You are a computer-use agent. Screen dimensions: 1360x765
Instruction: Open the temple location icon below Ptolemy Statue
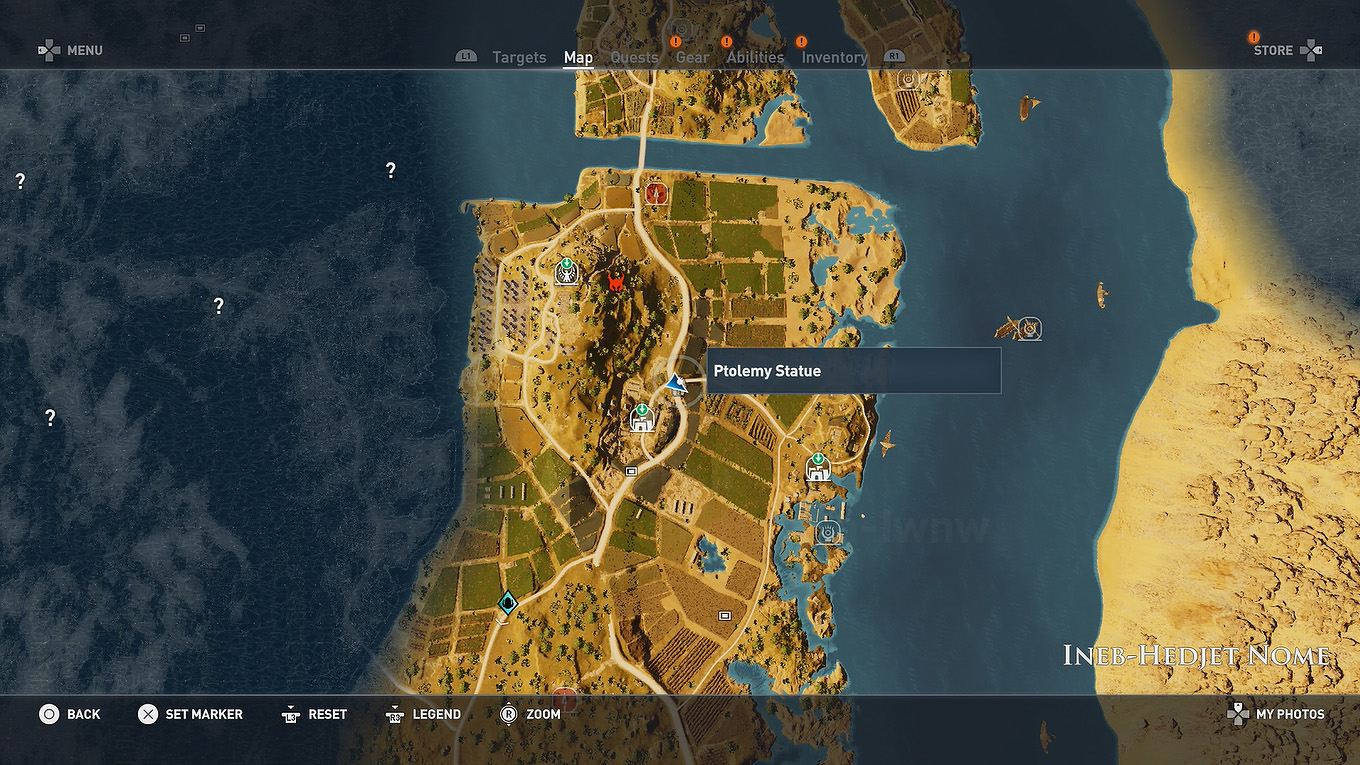click(x=643, y=419)
